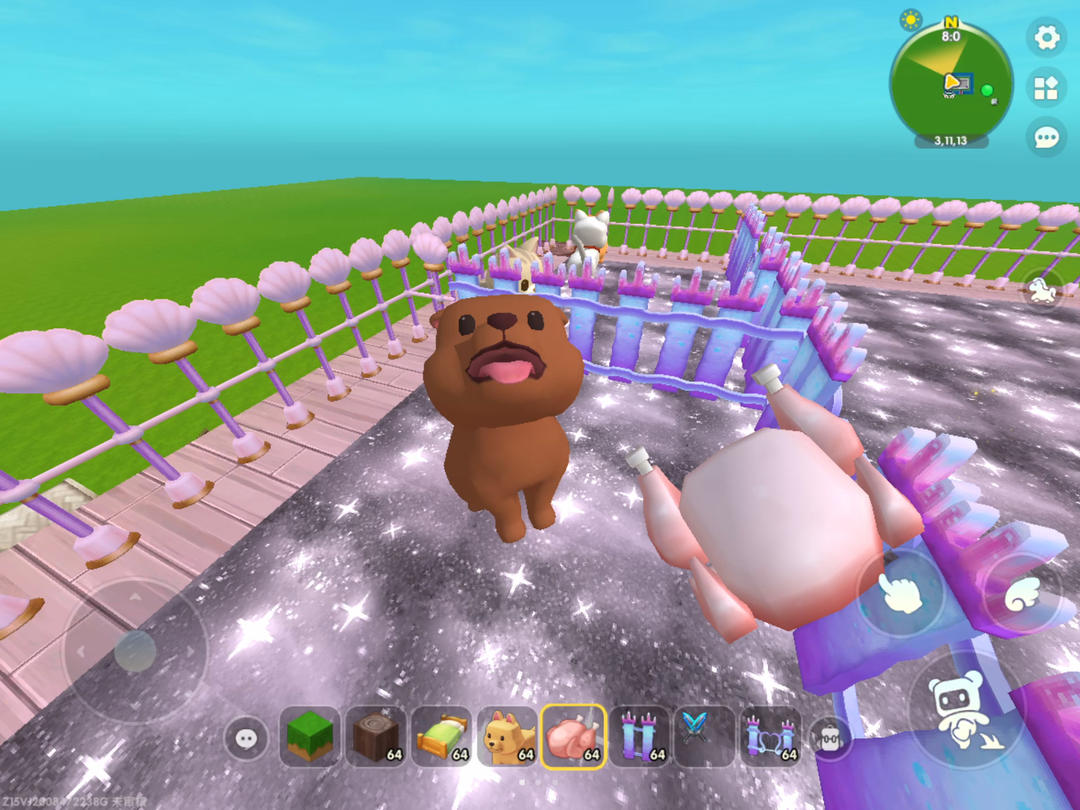The width and height of the screenshot is (1080, 810).
Task: Select the heart fence gate slot
Action: [x=771, y=738]
